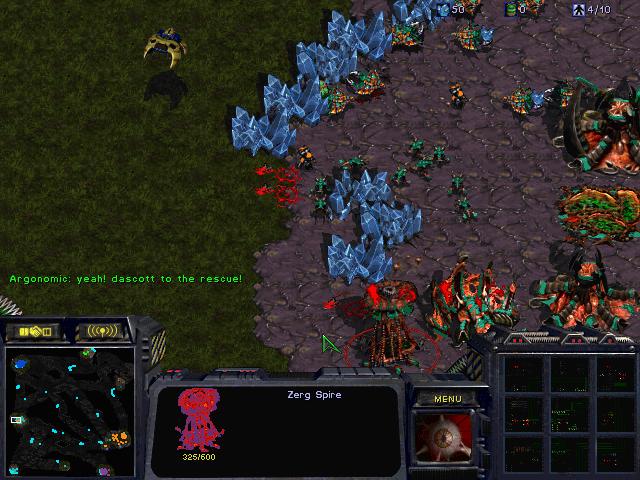Click the minimap to move the view
The image size is (640, 480).
coord(71,410)
